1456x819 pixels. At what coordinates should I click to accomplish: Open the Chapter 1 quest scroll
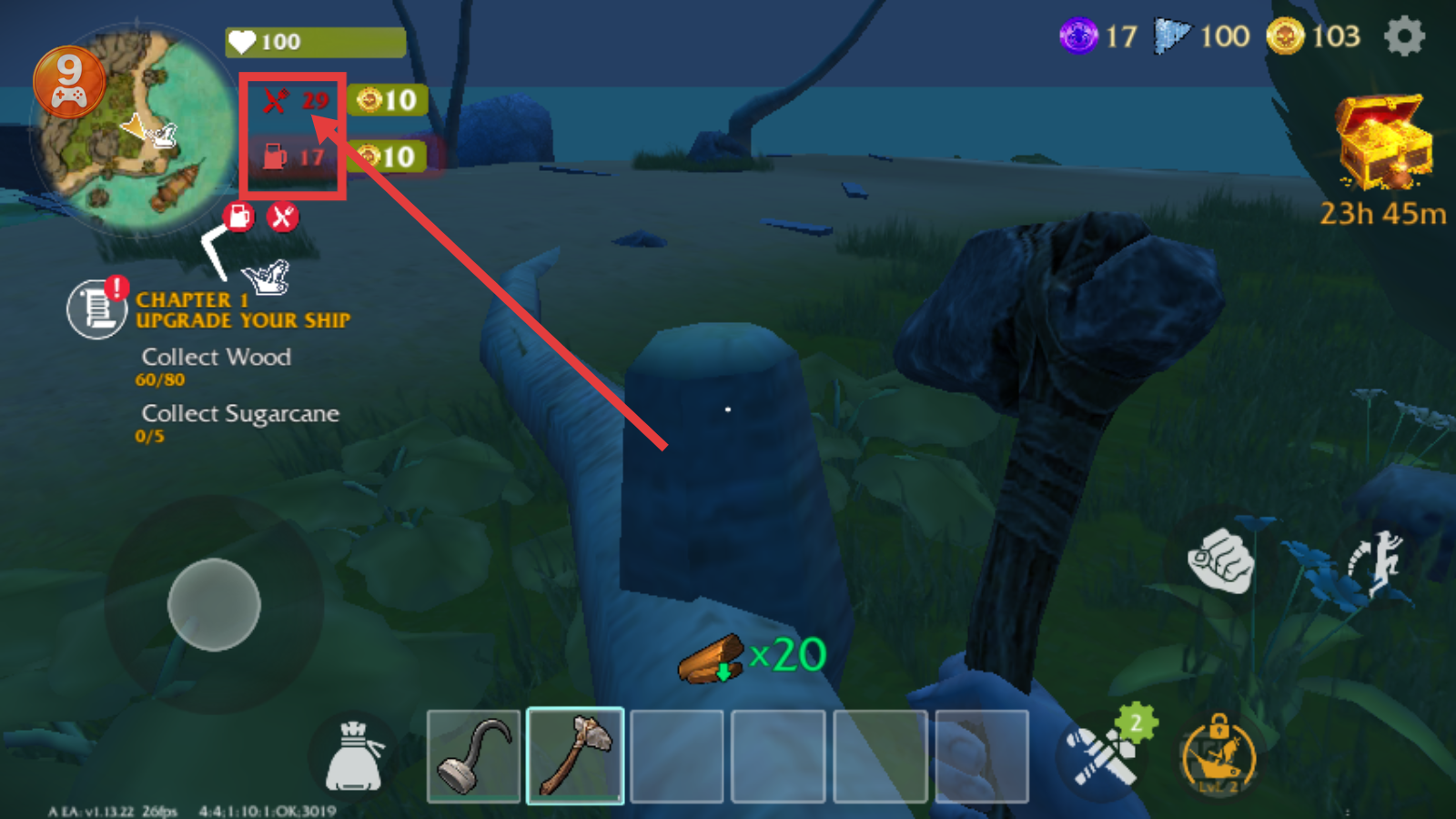96,308
